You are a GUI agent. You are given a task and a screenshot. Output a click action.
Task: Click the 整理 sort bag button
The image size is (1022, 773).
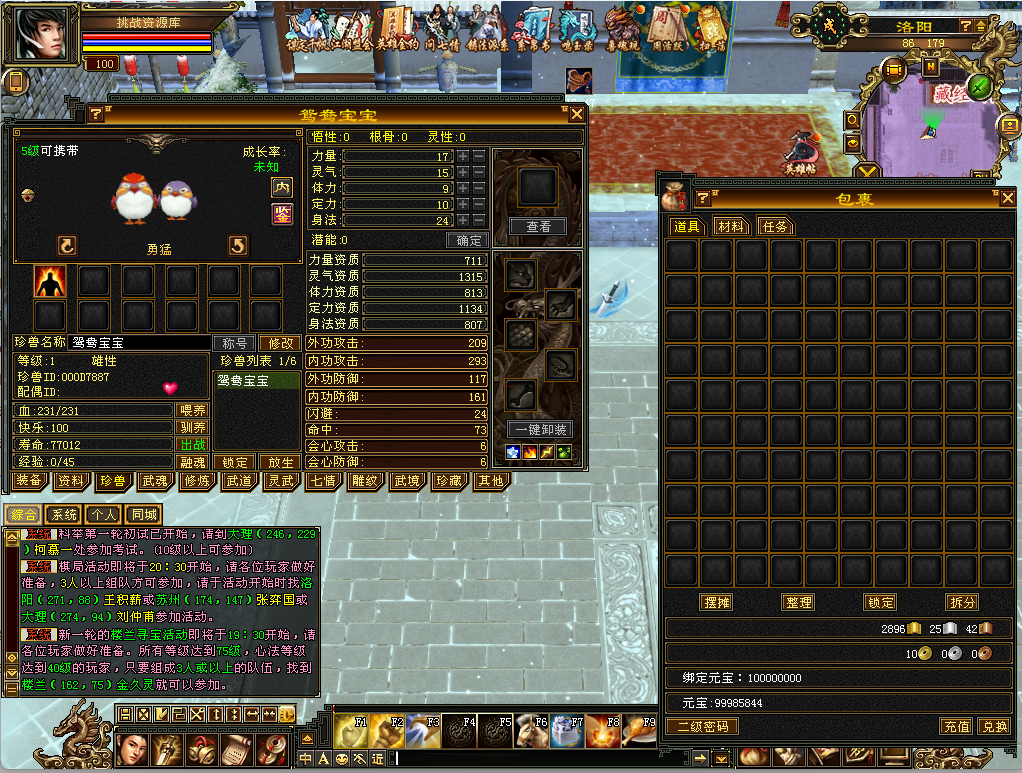click(798, 602)
